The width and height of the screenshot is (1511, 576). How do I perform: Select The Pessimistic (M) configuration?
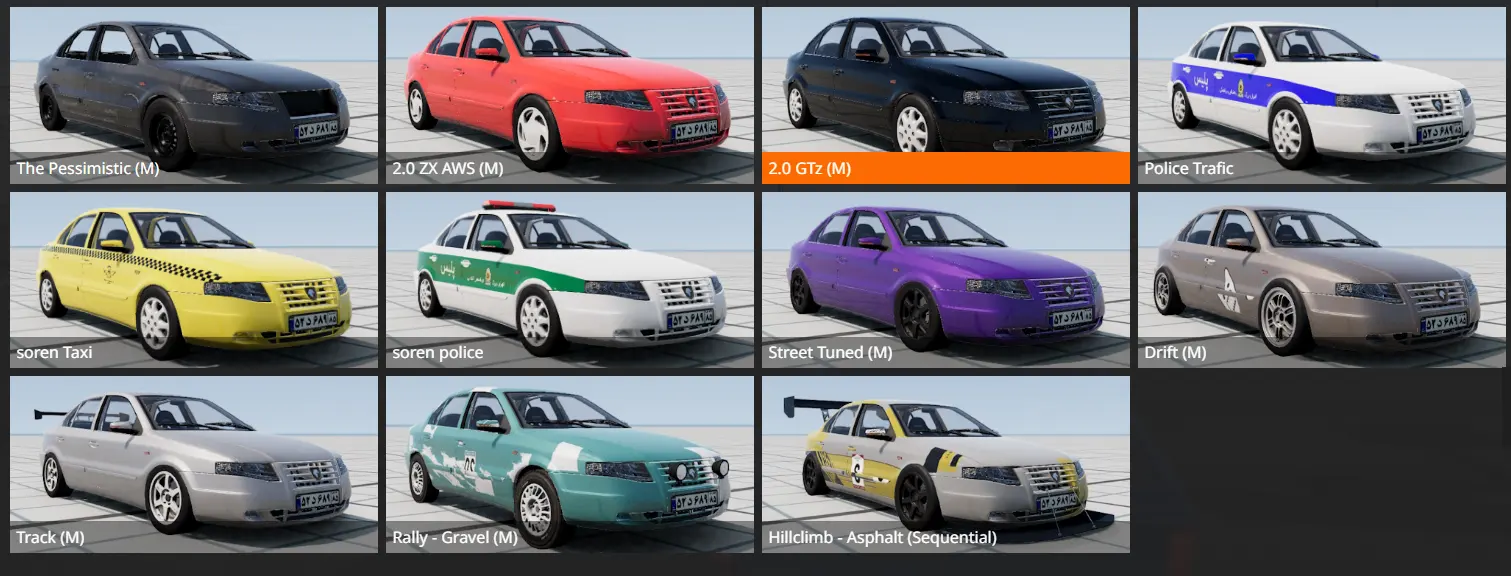coord(194,95)
